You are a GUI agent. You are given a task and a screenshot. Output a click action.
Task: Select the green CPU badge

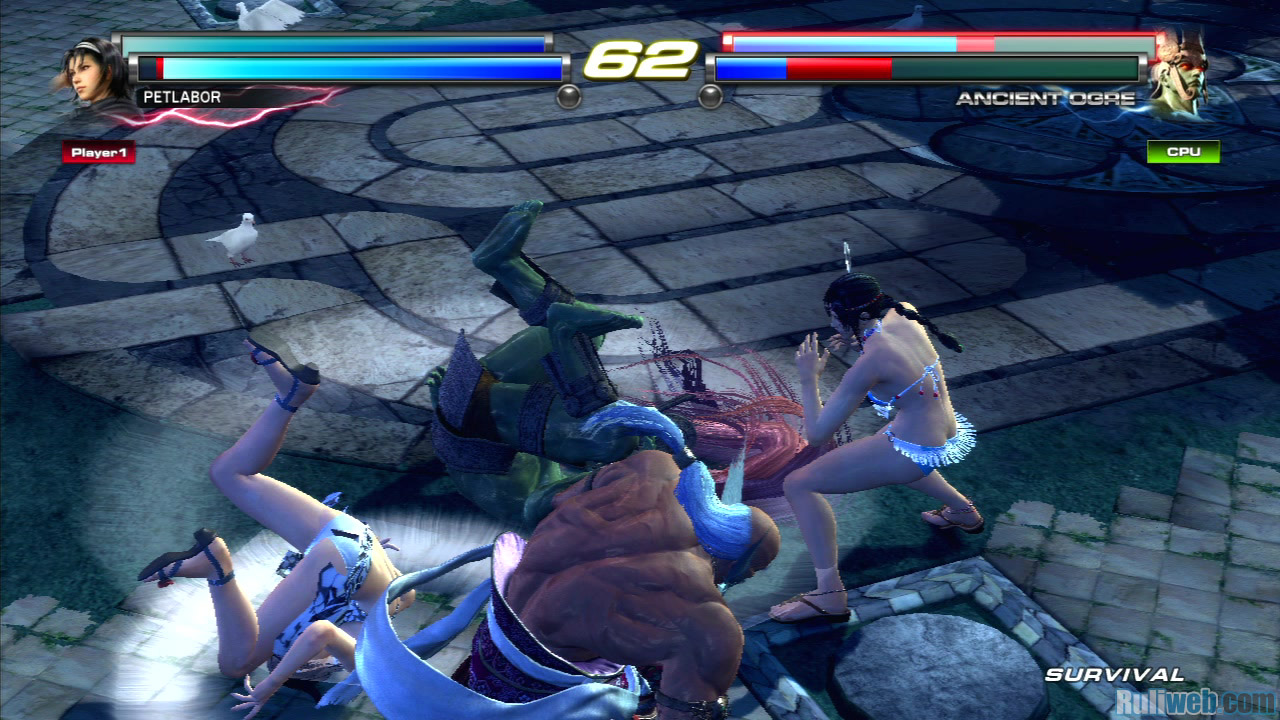[1183, 153]
